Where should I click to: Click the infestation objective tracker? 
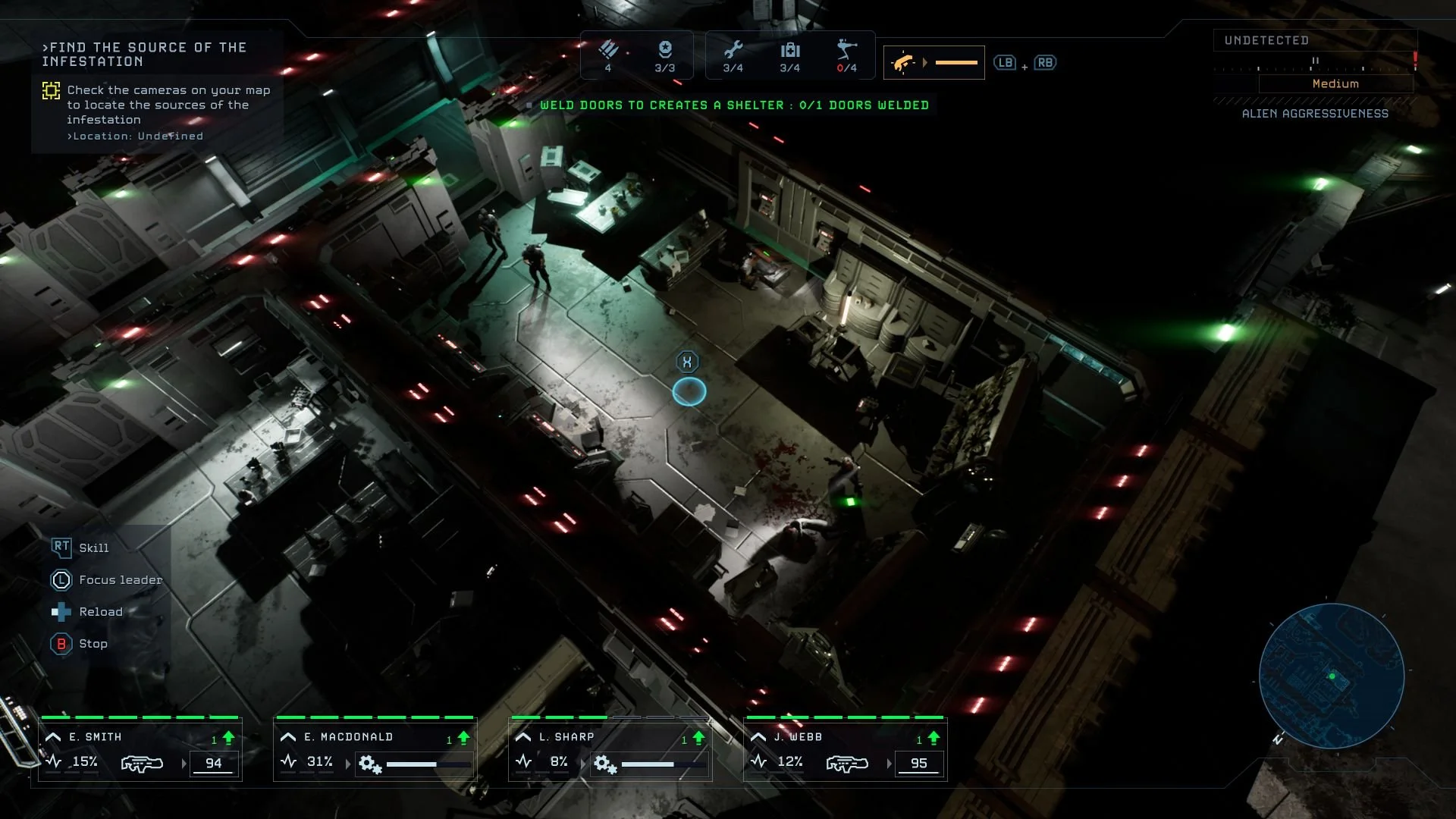pos(157,91)
